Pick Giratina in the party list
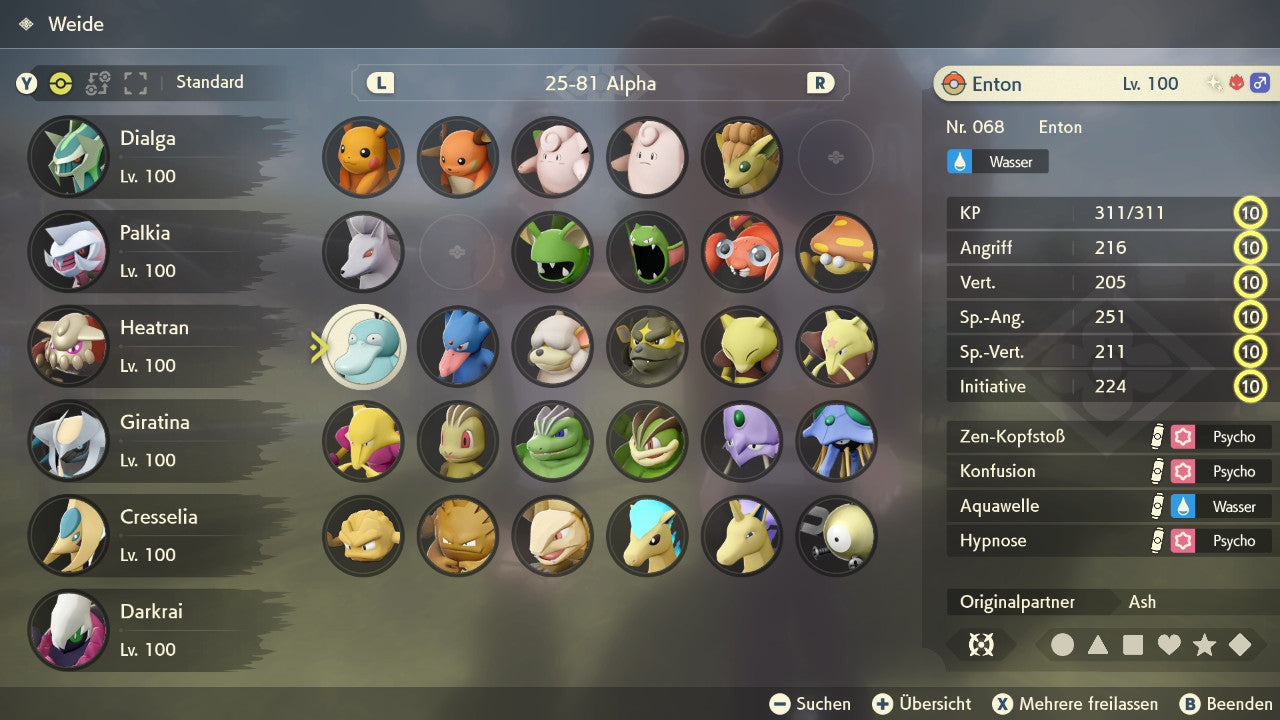The width and height of the screenshot is (1280, 720). point(150,441)
